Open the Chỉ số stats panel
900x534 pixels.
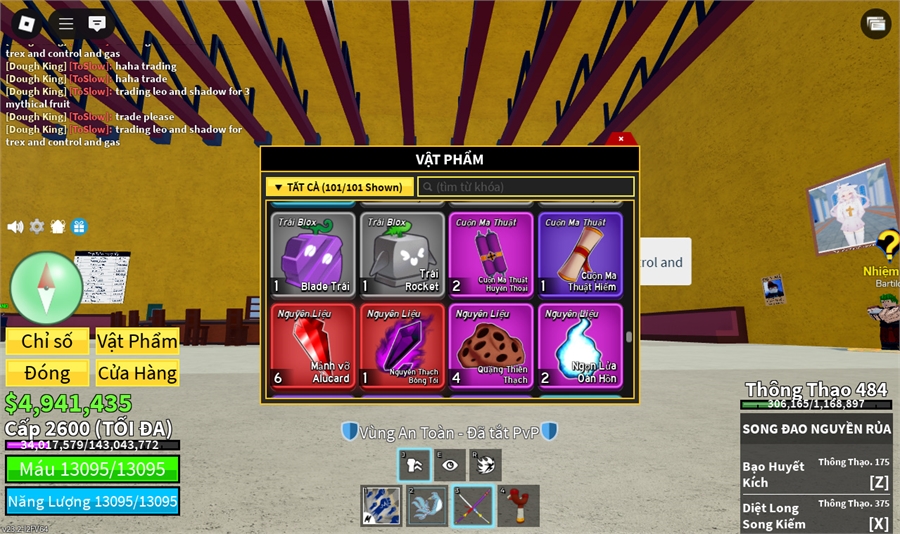tap(47, 341)
